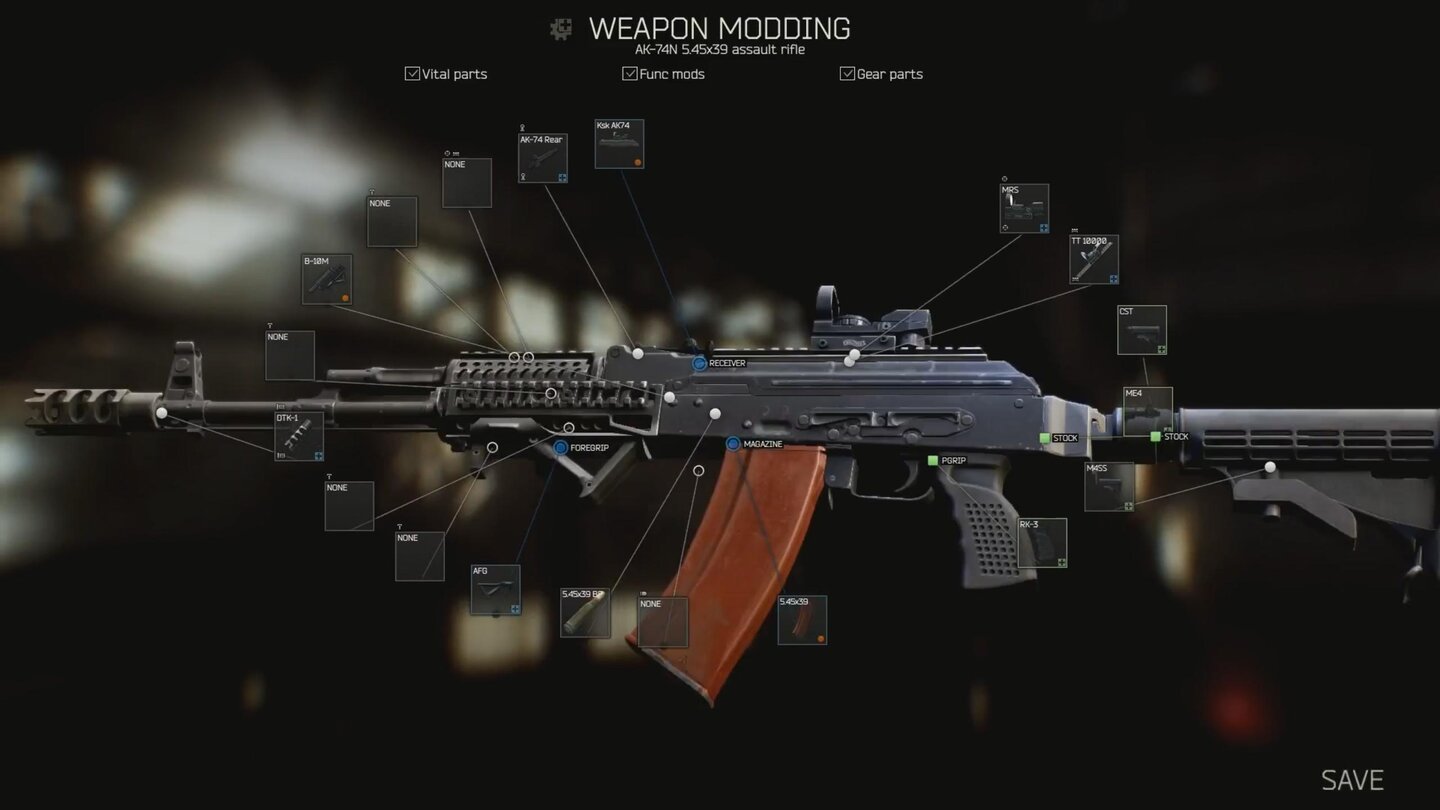Open the RK-3 pistol grip slot
The image size is (1440, 810).
pyautogui.click(x=1042, y=543)
